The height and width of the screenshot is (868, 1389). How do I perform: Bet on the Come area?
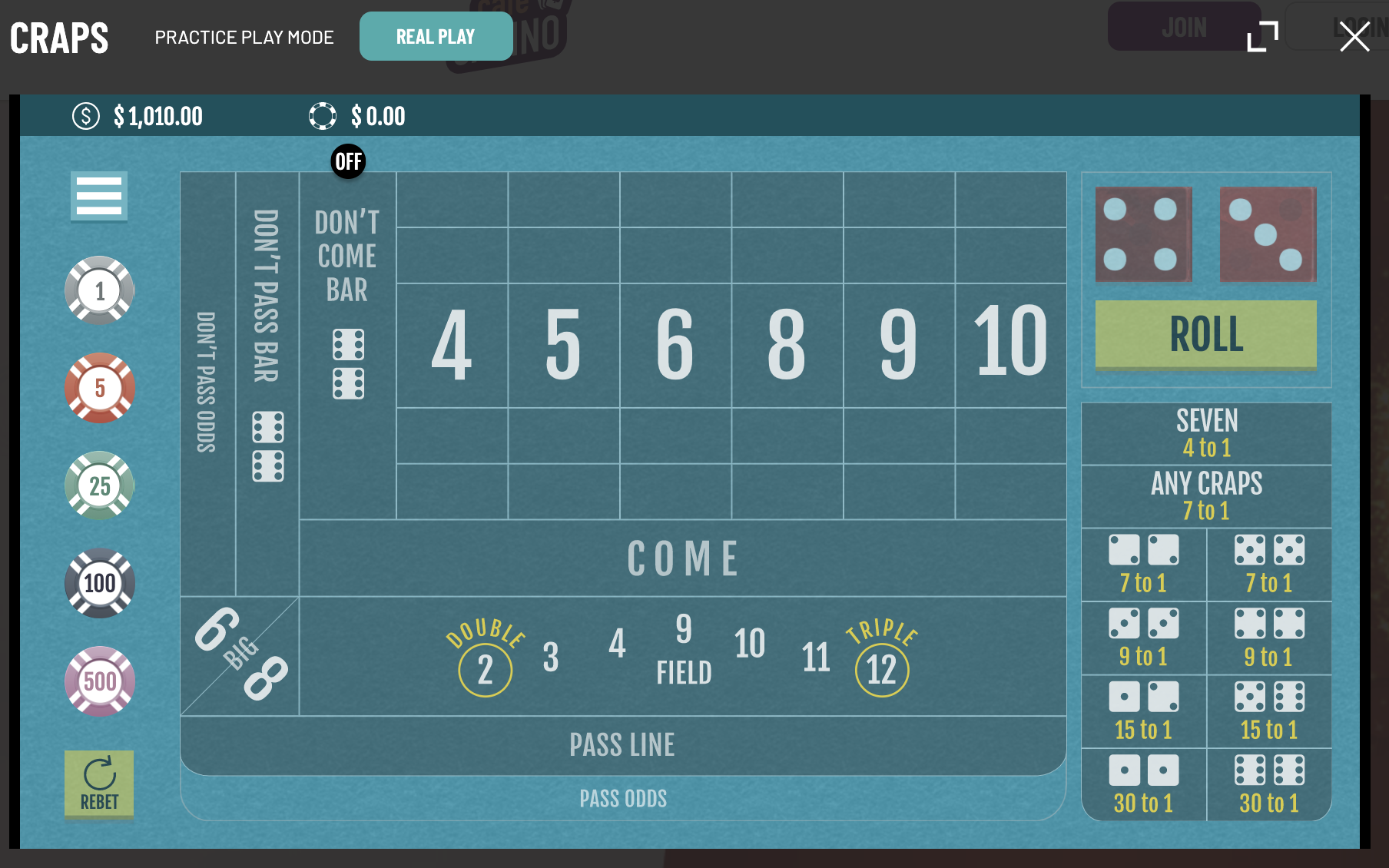pyautogui.click(x=682, y=558)
